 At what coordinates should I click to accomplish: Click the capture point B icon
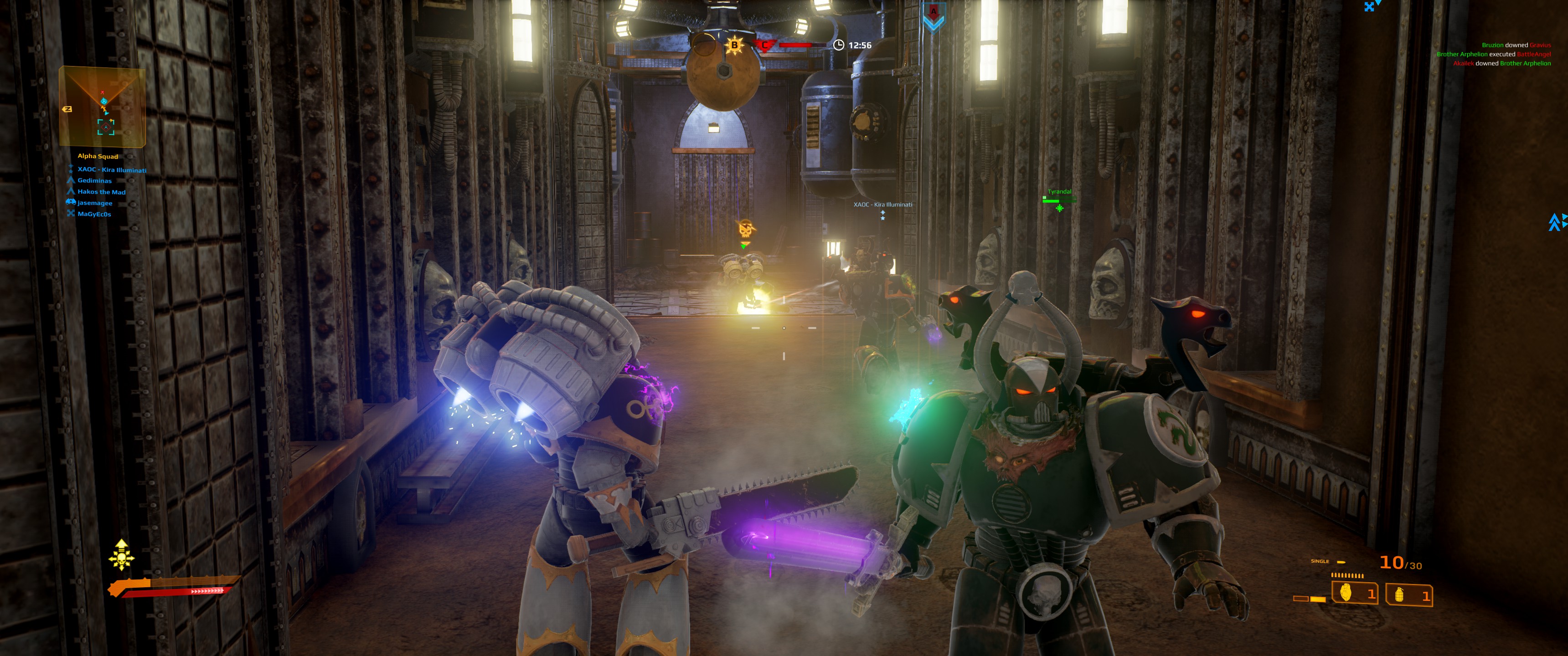point(735,45)
